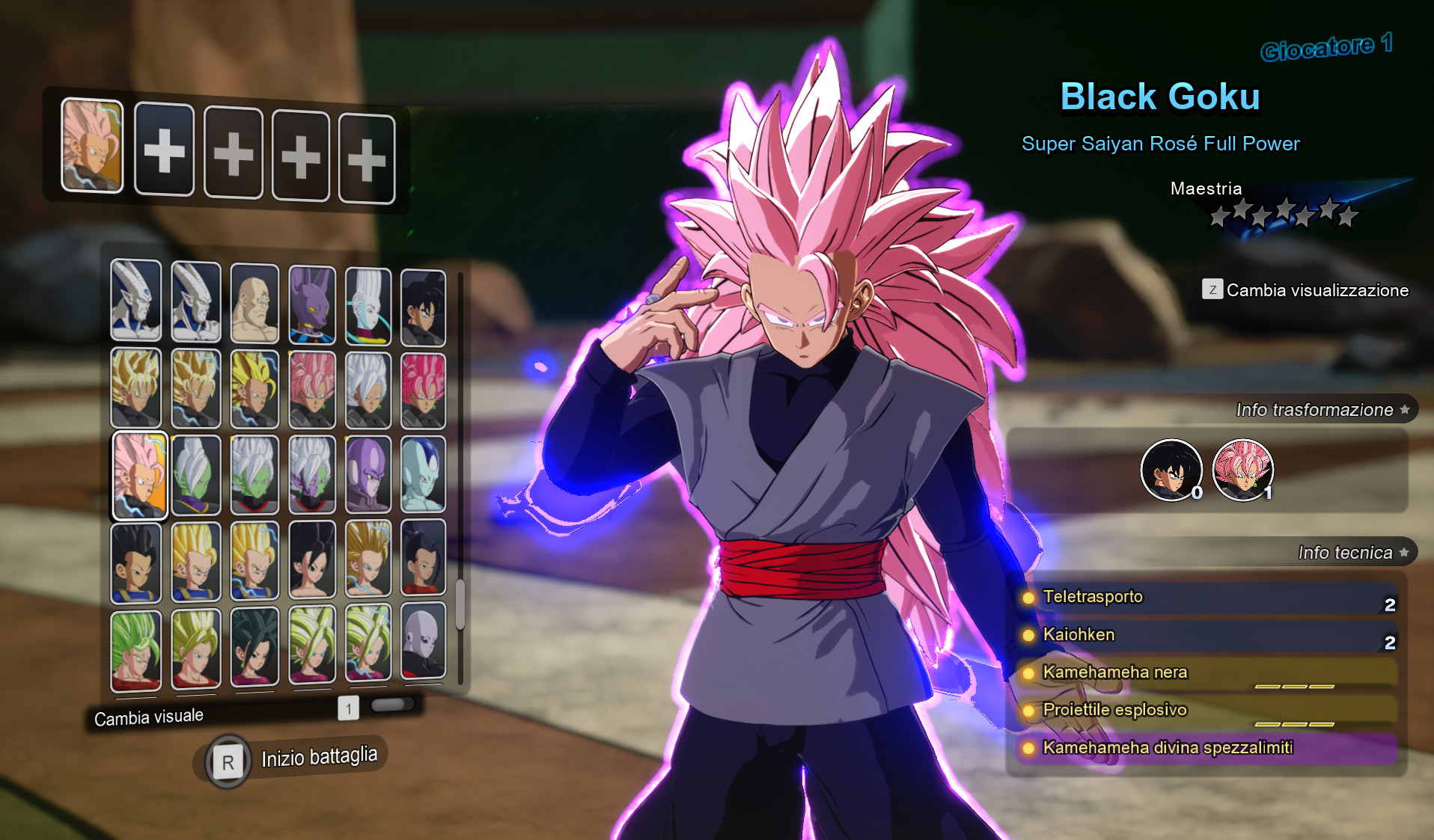This screenshot has width=1434, height=840.
Task: Flip the switch beside the costume number
Action: tap(393, 704)
